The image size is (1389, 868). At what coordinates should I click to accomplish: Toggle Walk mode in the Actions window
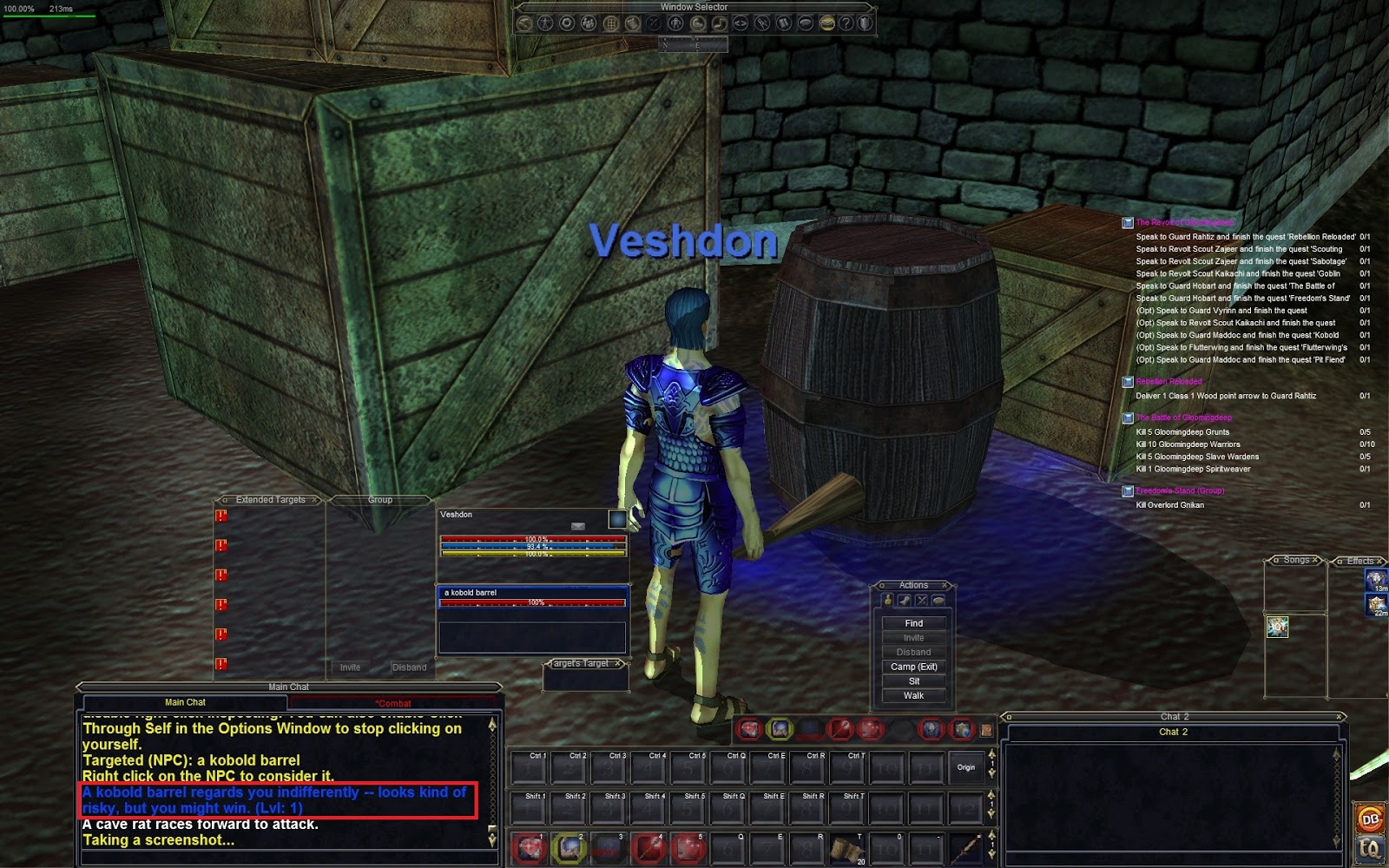tap(914, 695)
